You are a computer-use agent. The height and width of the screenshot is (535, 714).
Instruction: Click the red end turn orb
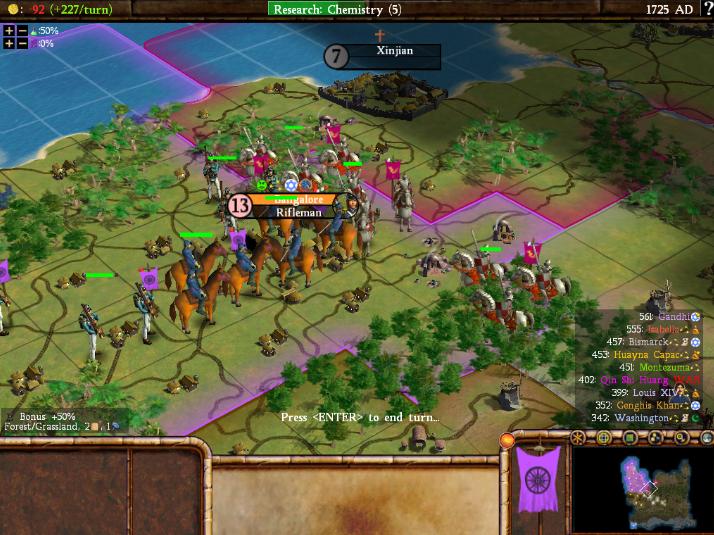click(507, 441)
